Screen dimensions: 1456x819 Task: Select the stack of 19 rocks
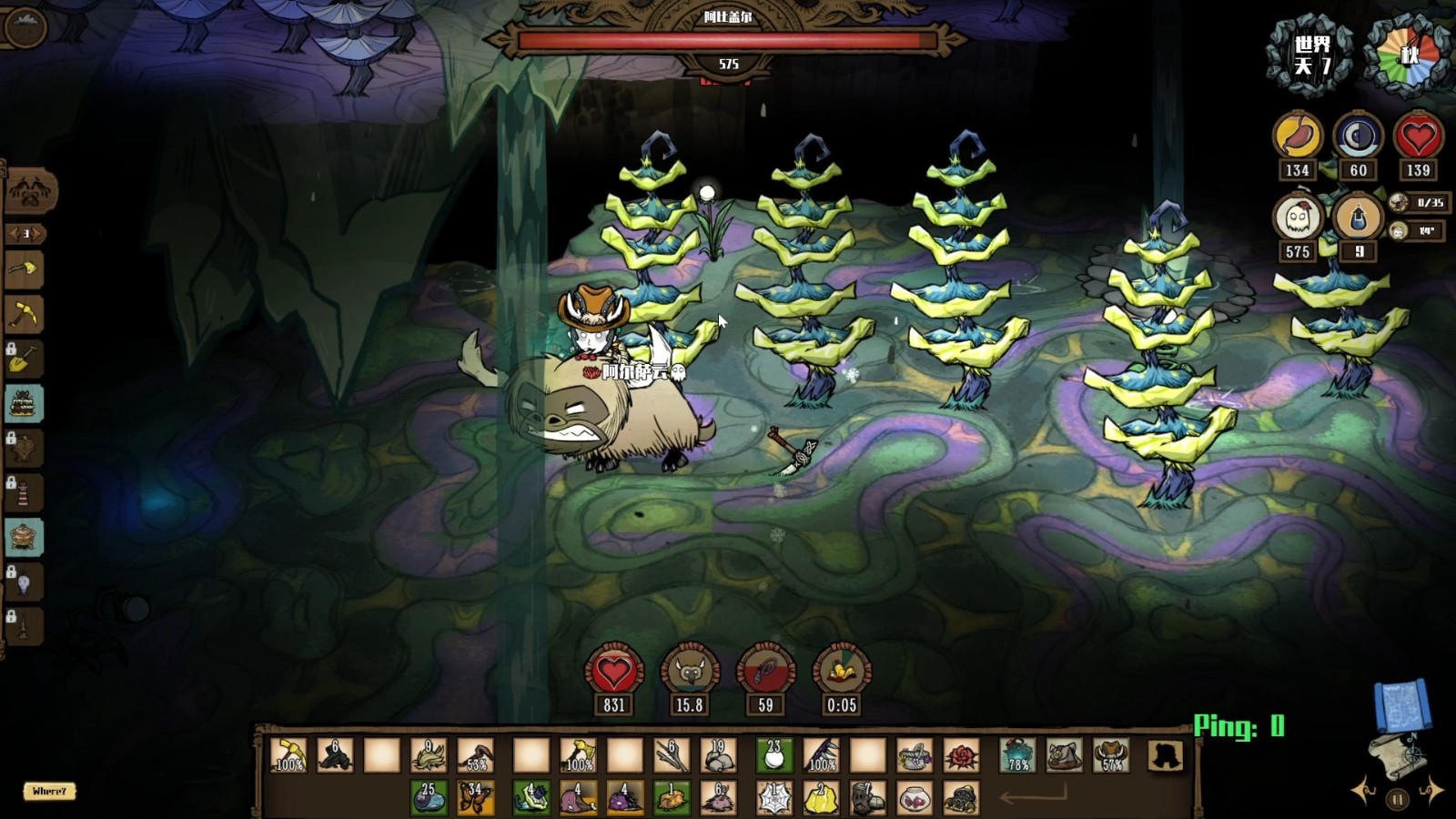click(x=719, y=755)
